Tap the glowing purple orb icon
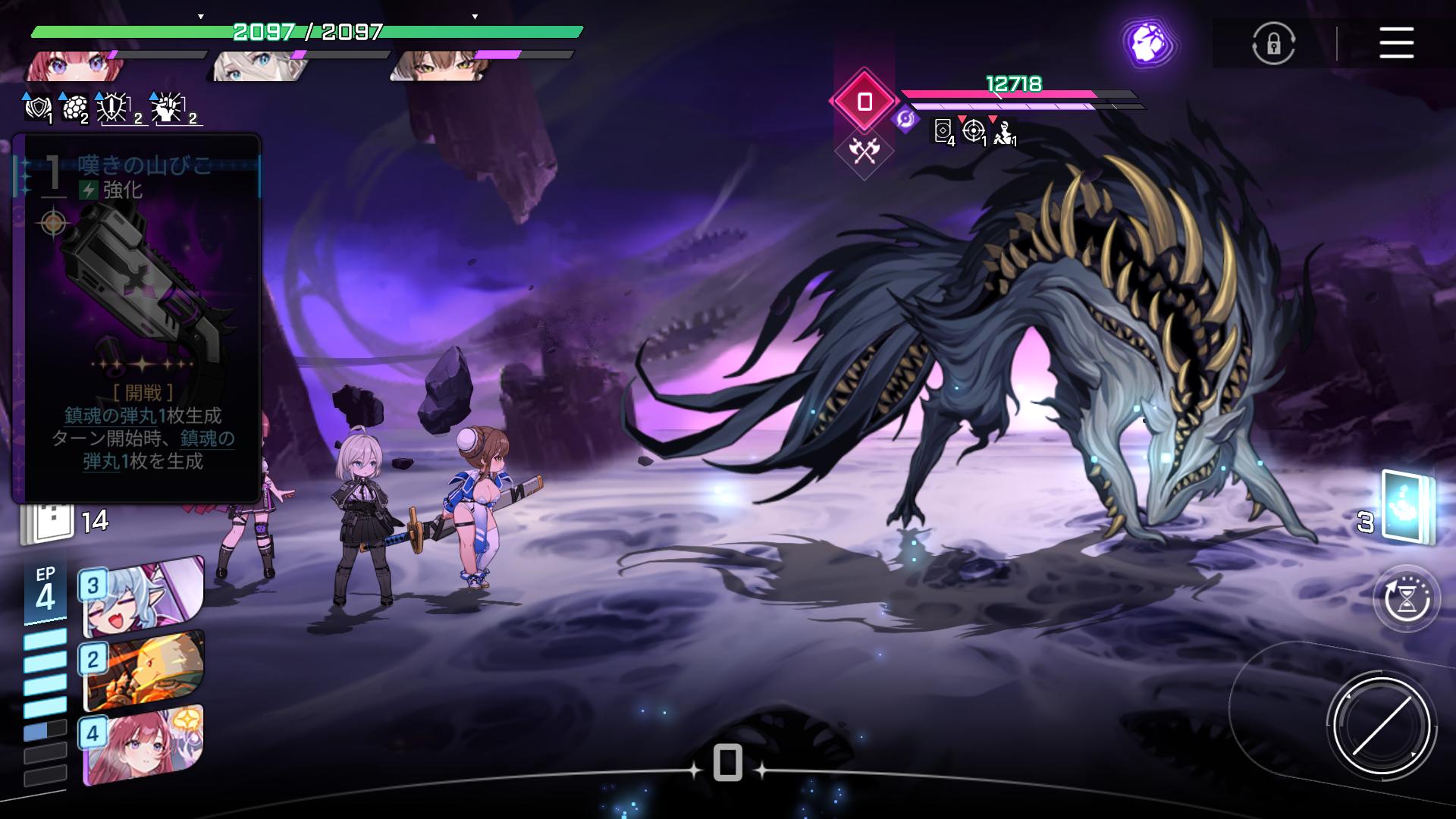The width and height of the screenshot is (1456, 819). coord(1147,43)
